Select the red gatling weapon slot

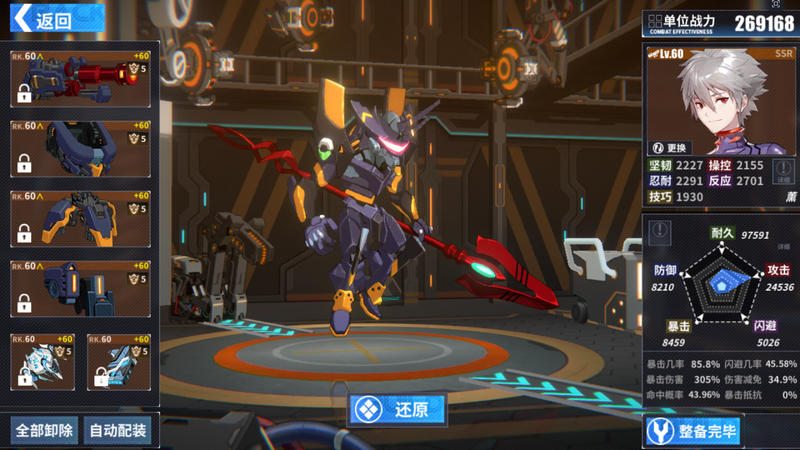click(80, 79)
